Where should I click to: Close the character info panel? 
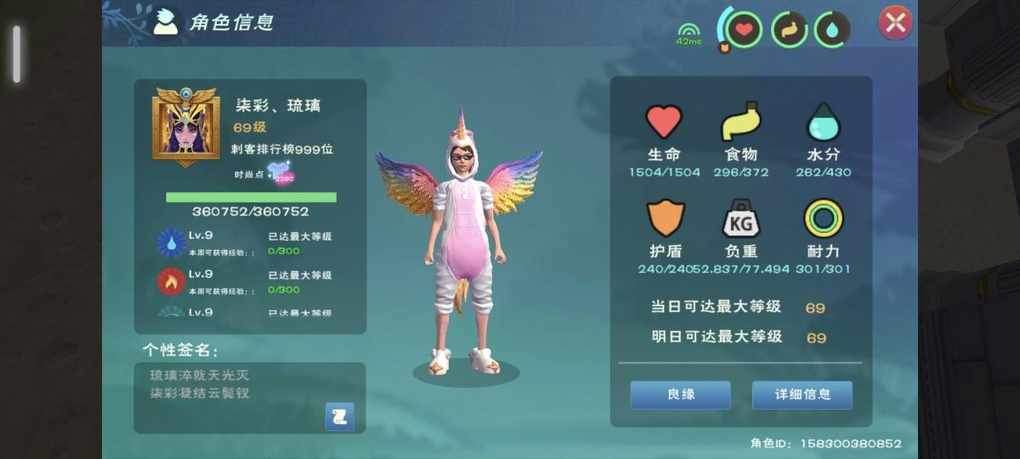coord(894,23)
